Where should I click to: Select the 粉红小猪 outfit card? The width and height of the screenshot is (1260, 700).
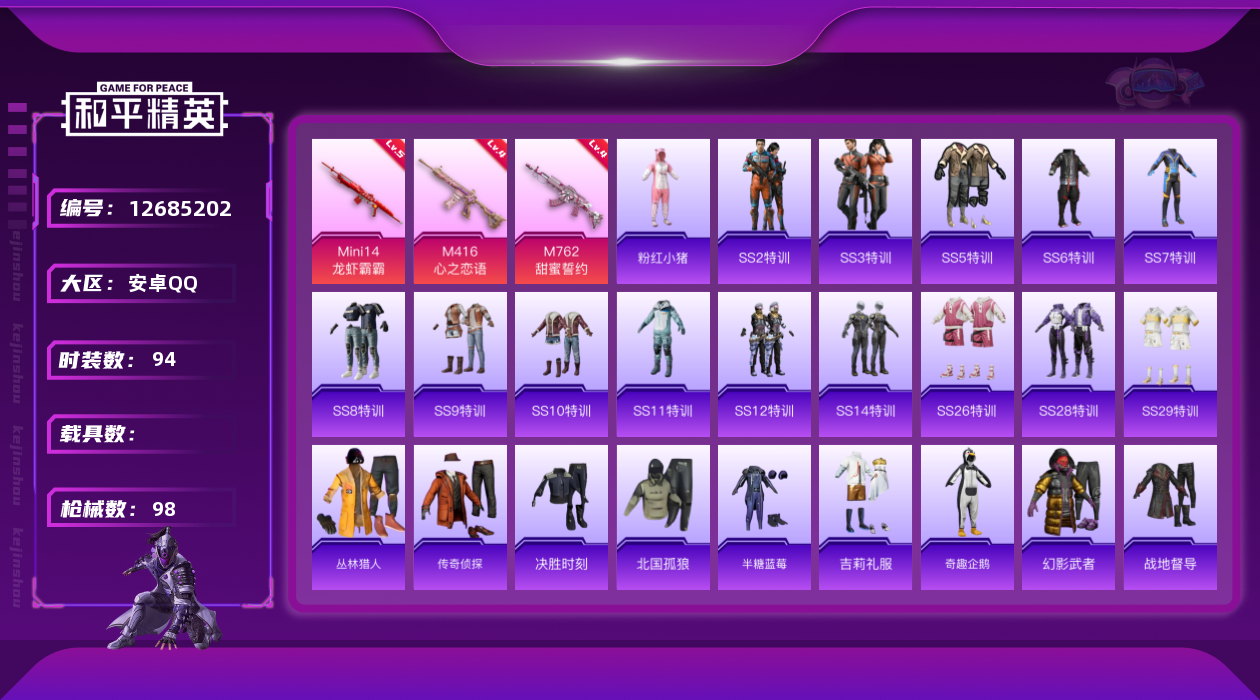(x=663, y=211)
